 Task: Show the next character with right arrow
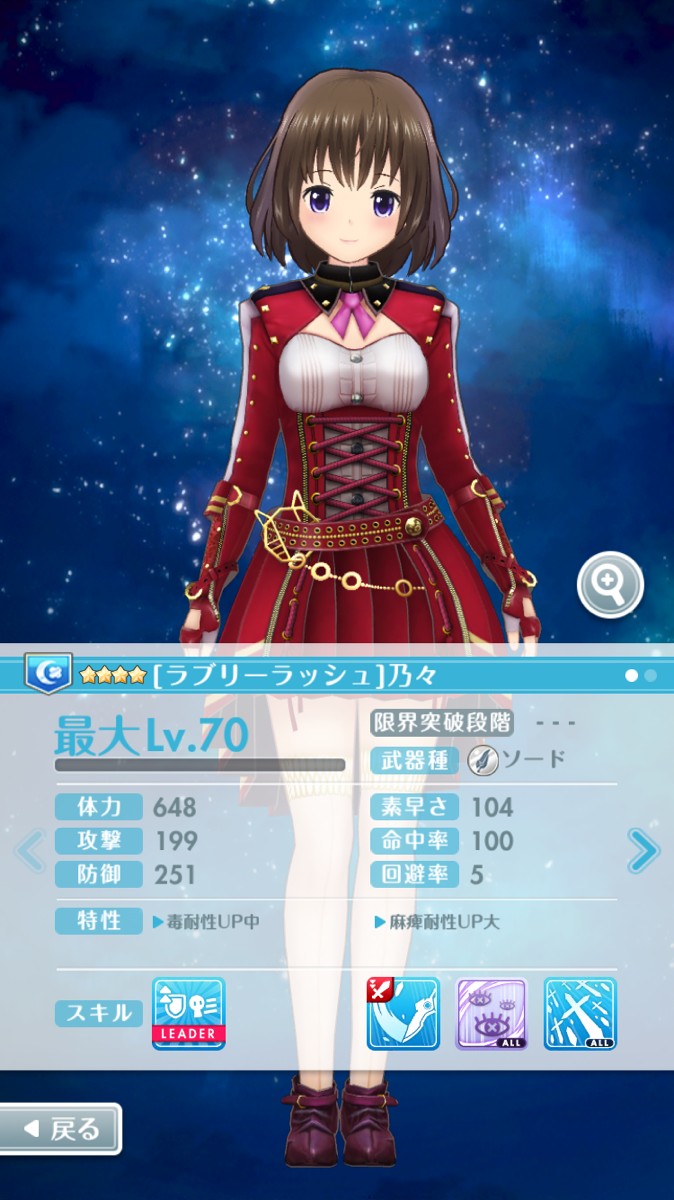(x=643, y=852)
